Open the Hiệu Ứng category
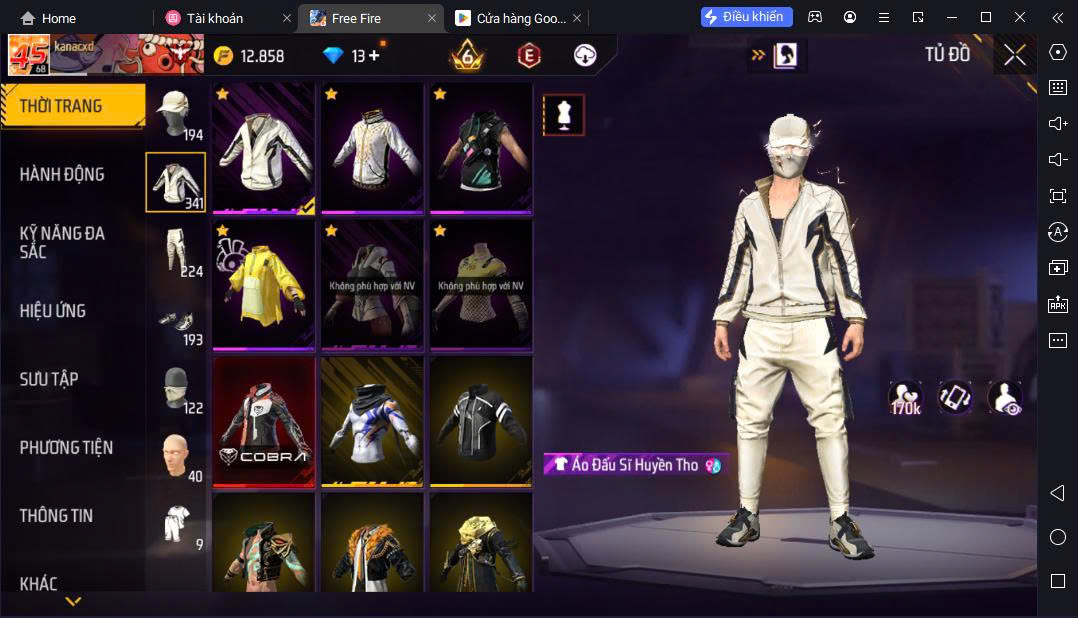This screenshot has height=618, width=1078. click(x=53, y=311)
